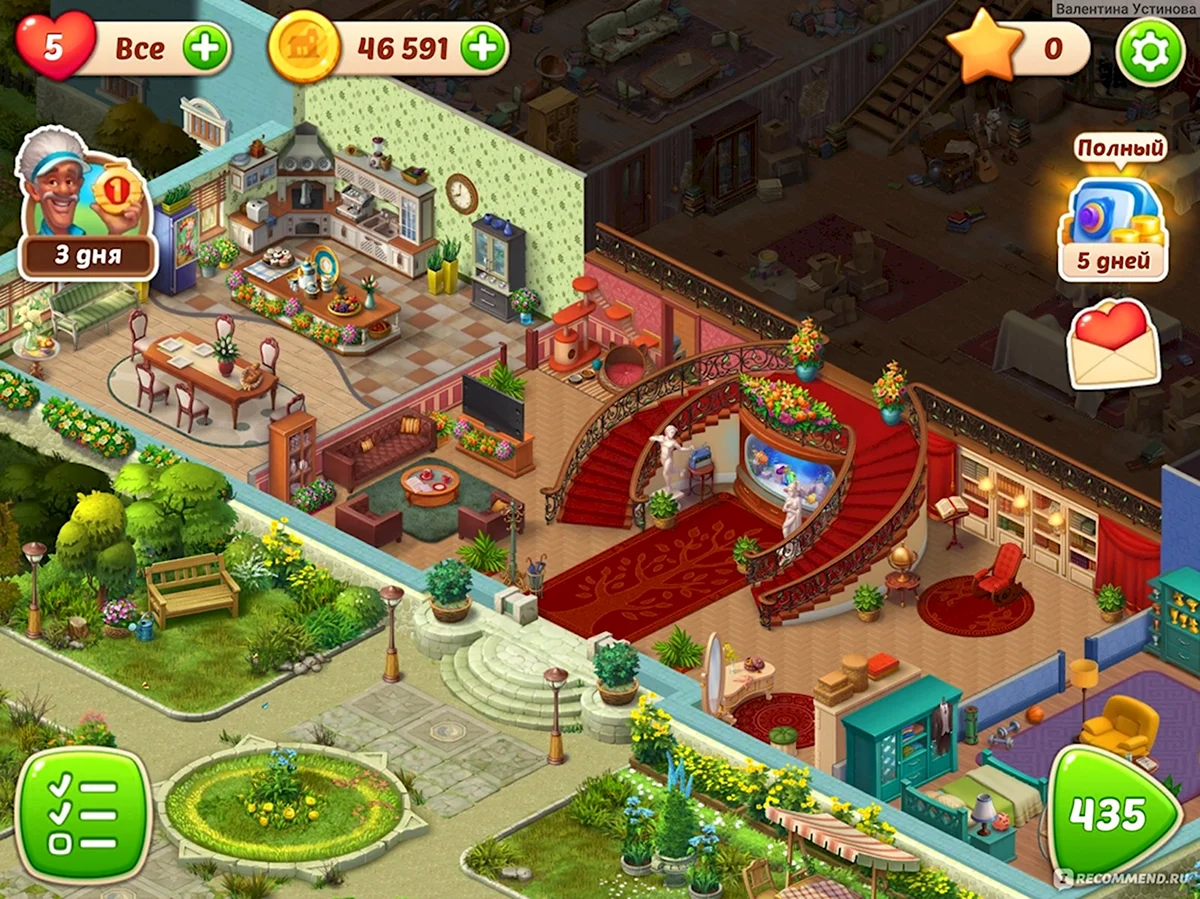
Task: Tap the red heart lives icon
Action: pyautogui.click(x=56, y=47)
